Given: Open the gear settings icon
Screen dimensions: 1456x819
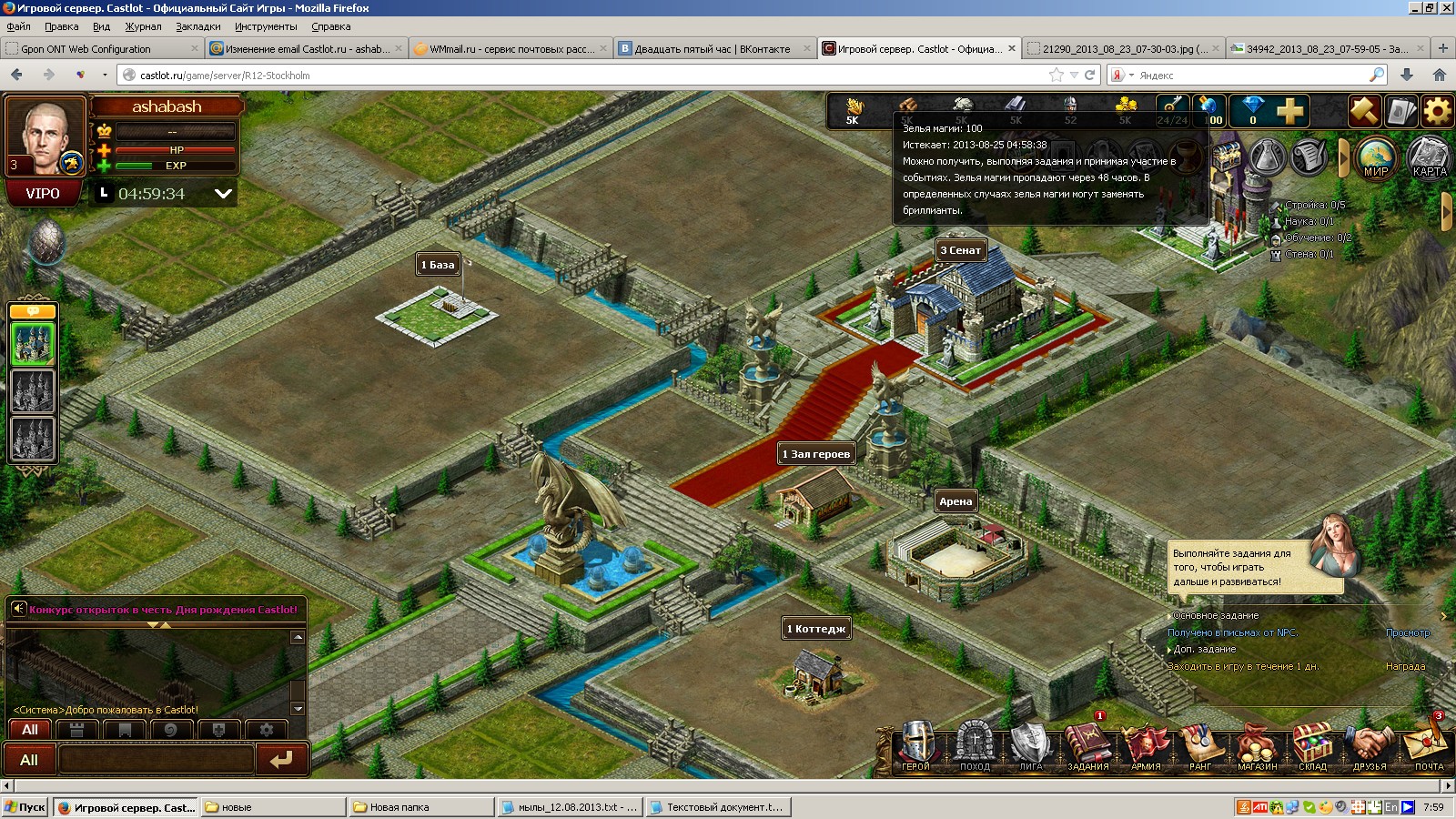Looking at the screenshot, I should point(1438,112).
